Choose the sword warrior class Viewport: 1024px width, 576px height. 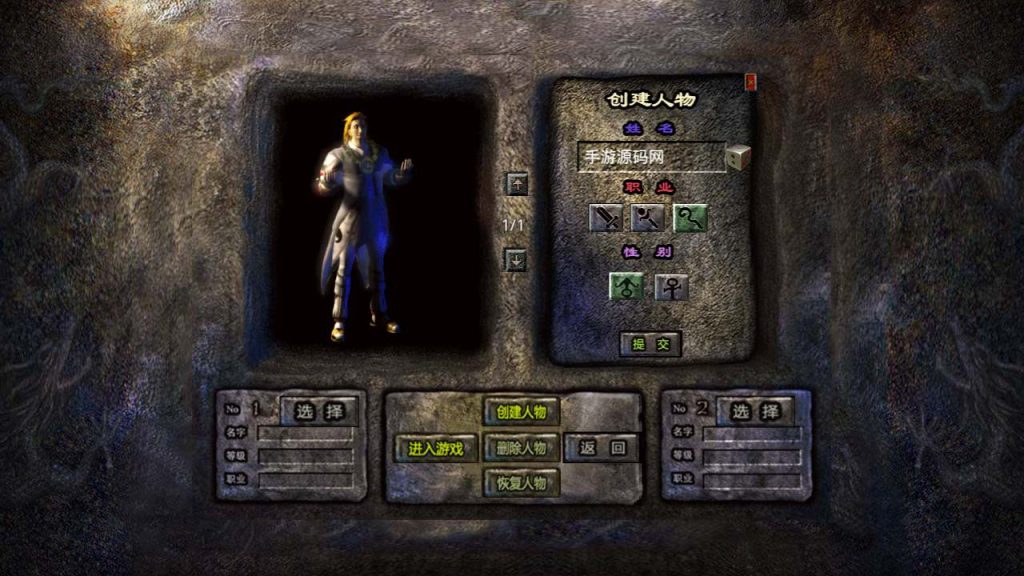(606, 218)
